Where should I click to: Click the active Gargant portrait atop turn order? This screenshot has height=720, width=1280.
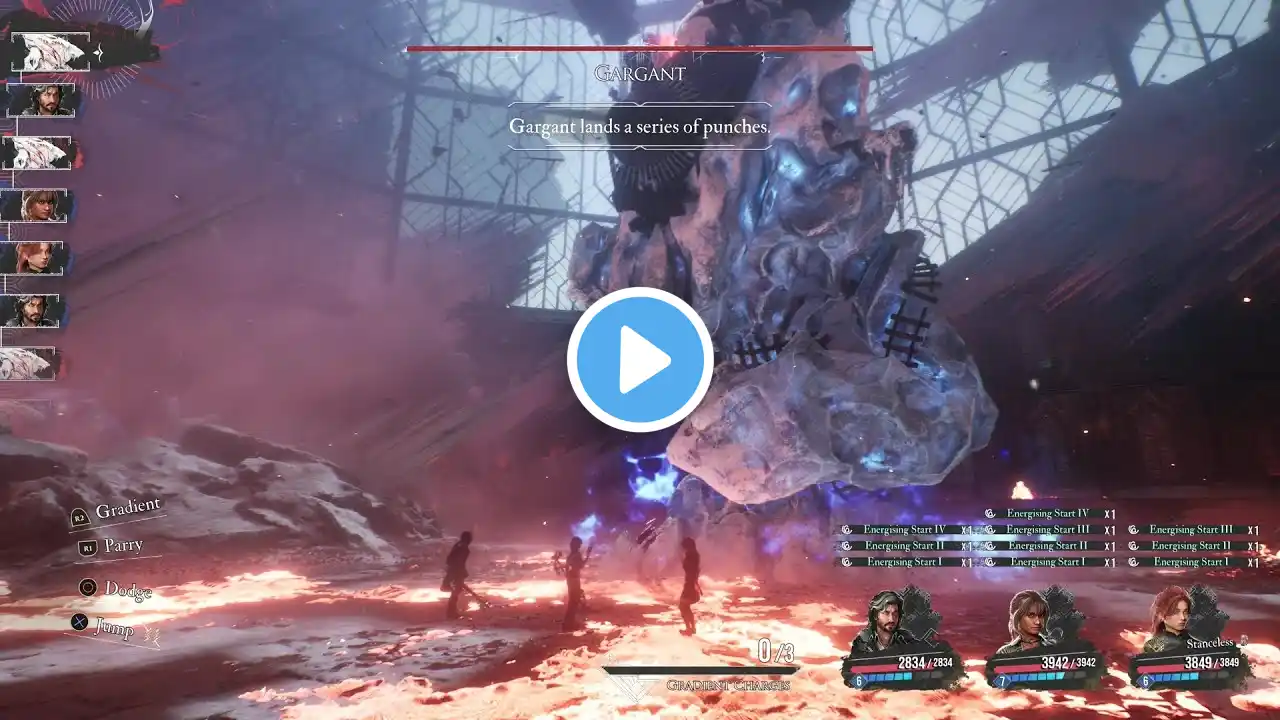point(50,52)
